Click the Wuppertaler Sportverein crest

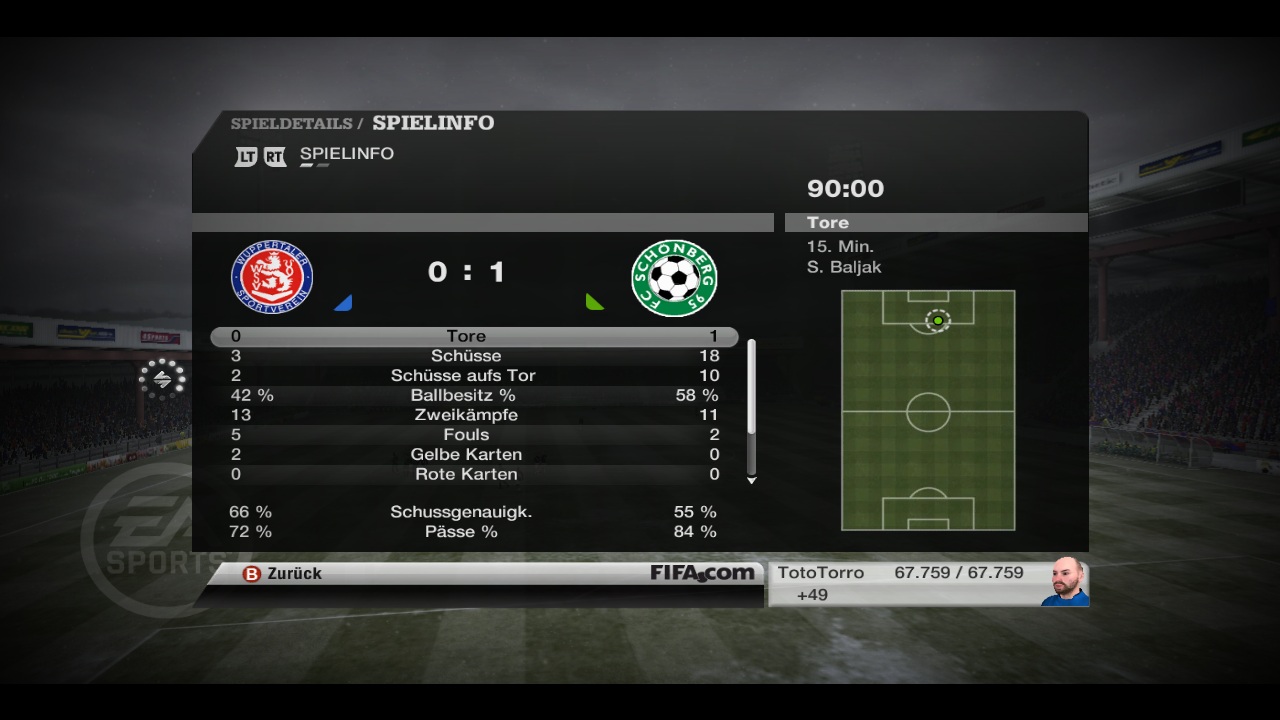(272, 278)
